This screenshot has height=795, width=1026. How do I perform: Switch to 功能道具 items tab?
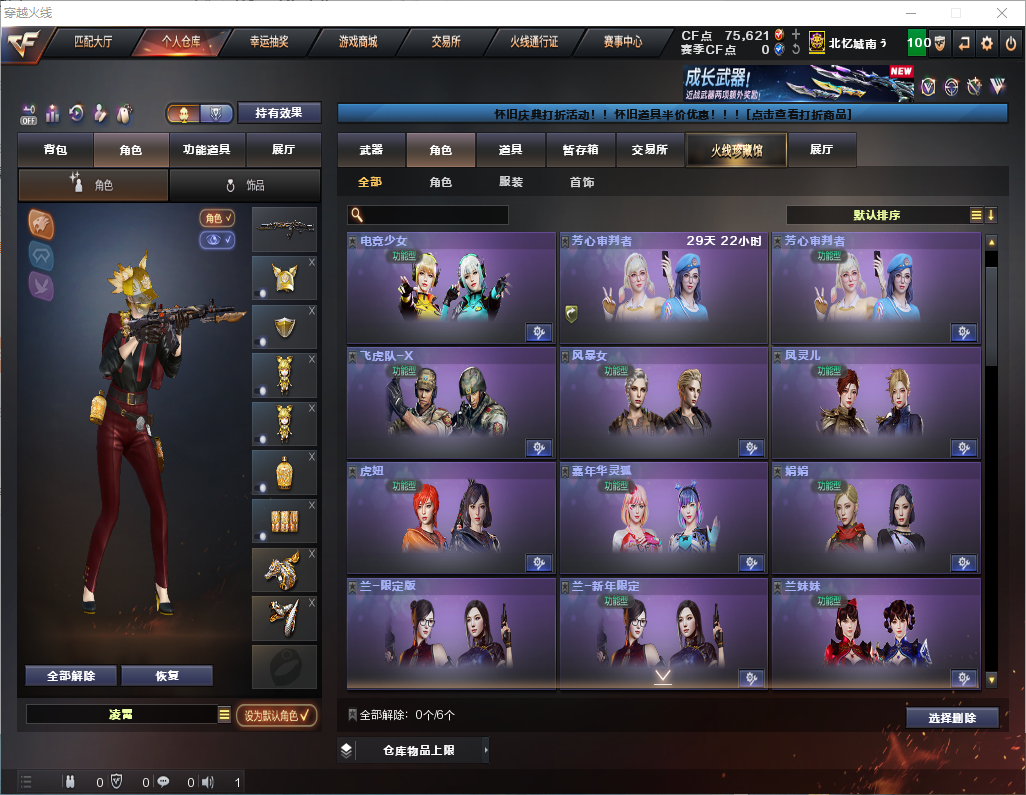pos(207,150)
